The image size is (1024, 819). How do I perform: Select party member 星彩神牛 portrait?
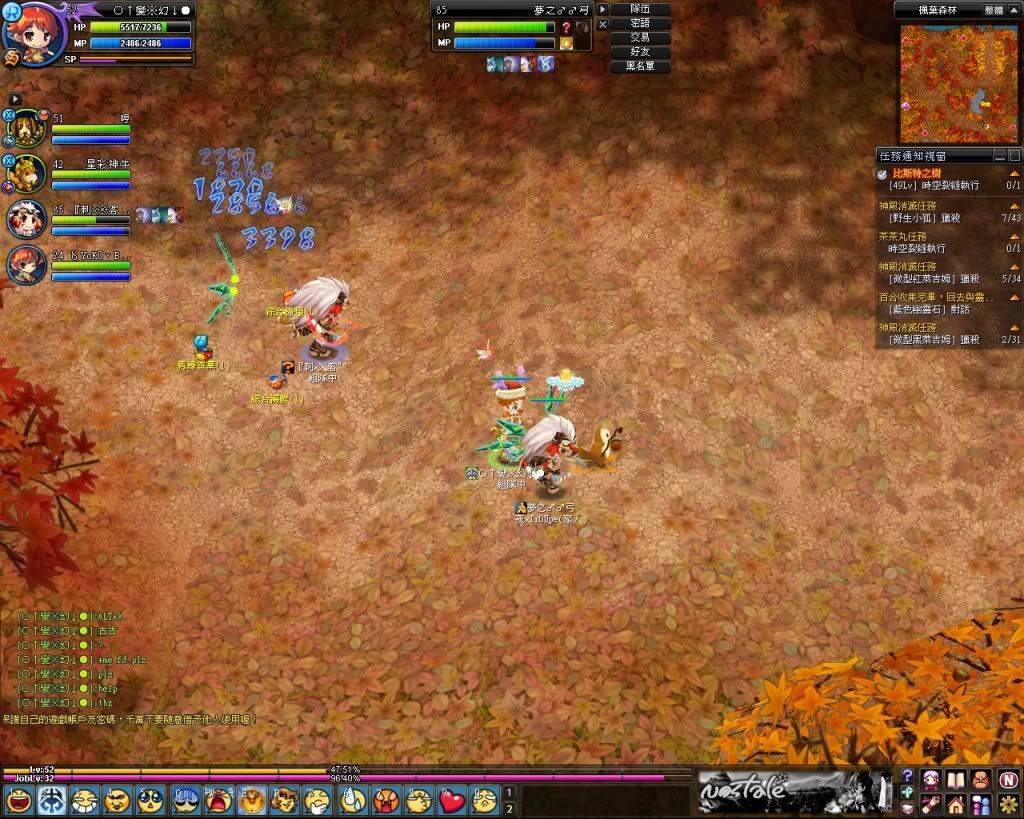click(28, 174)
